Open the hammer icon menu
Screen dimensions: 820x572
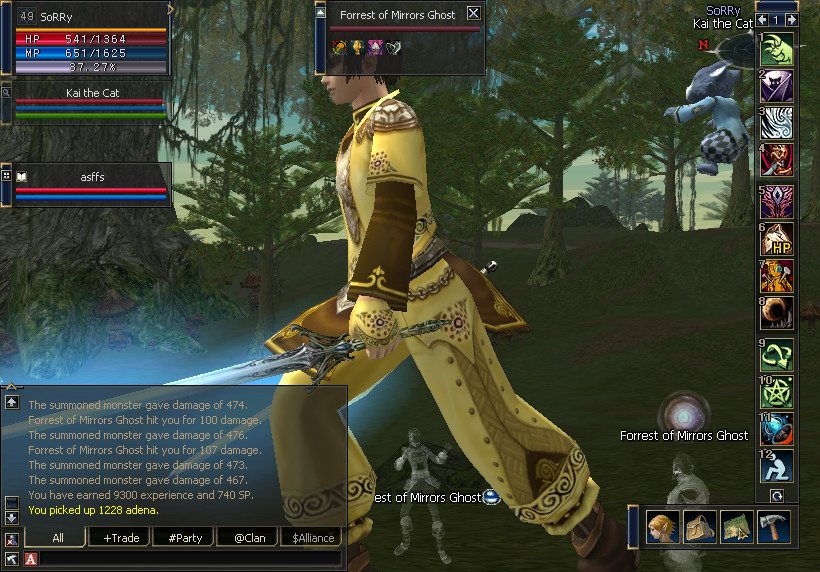773,526
